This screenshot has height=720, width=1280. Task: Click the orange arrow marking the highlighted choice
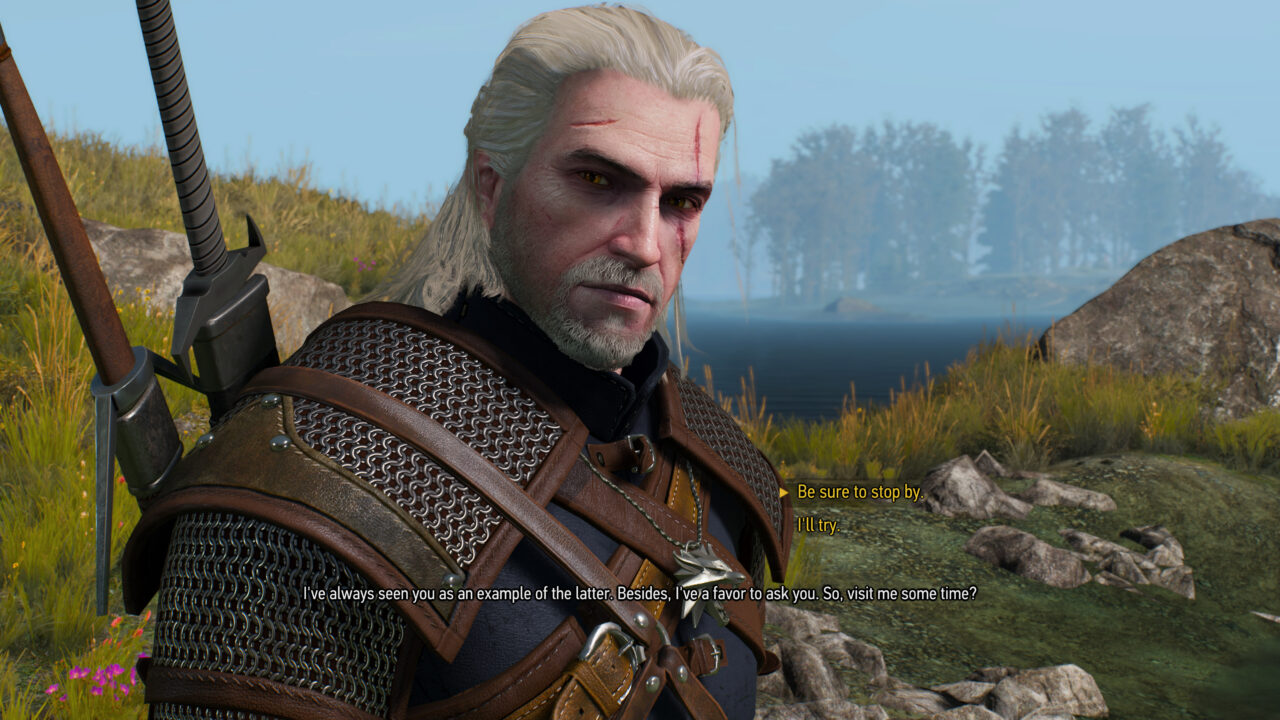[x=785, y=492]
